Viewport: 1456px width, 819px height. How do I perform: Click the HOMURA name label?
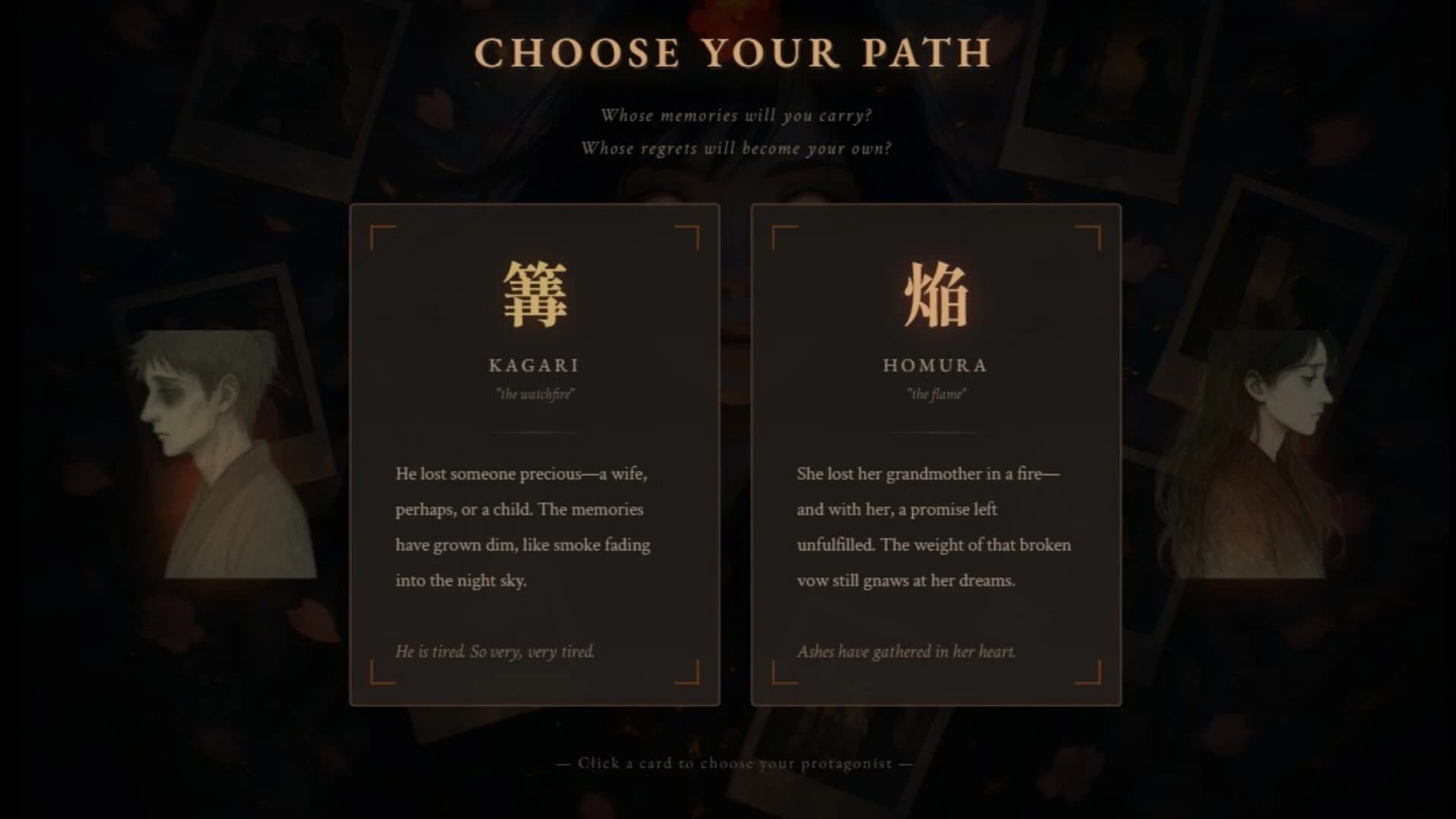click(935, 366)
